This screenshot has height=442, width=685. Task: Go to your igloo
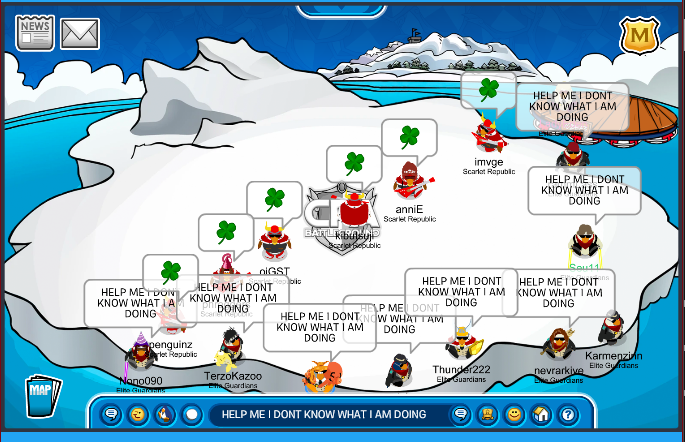[541, 414]
